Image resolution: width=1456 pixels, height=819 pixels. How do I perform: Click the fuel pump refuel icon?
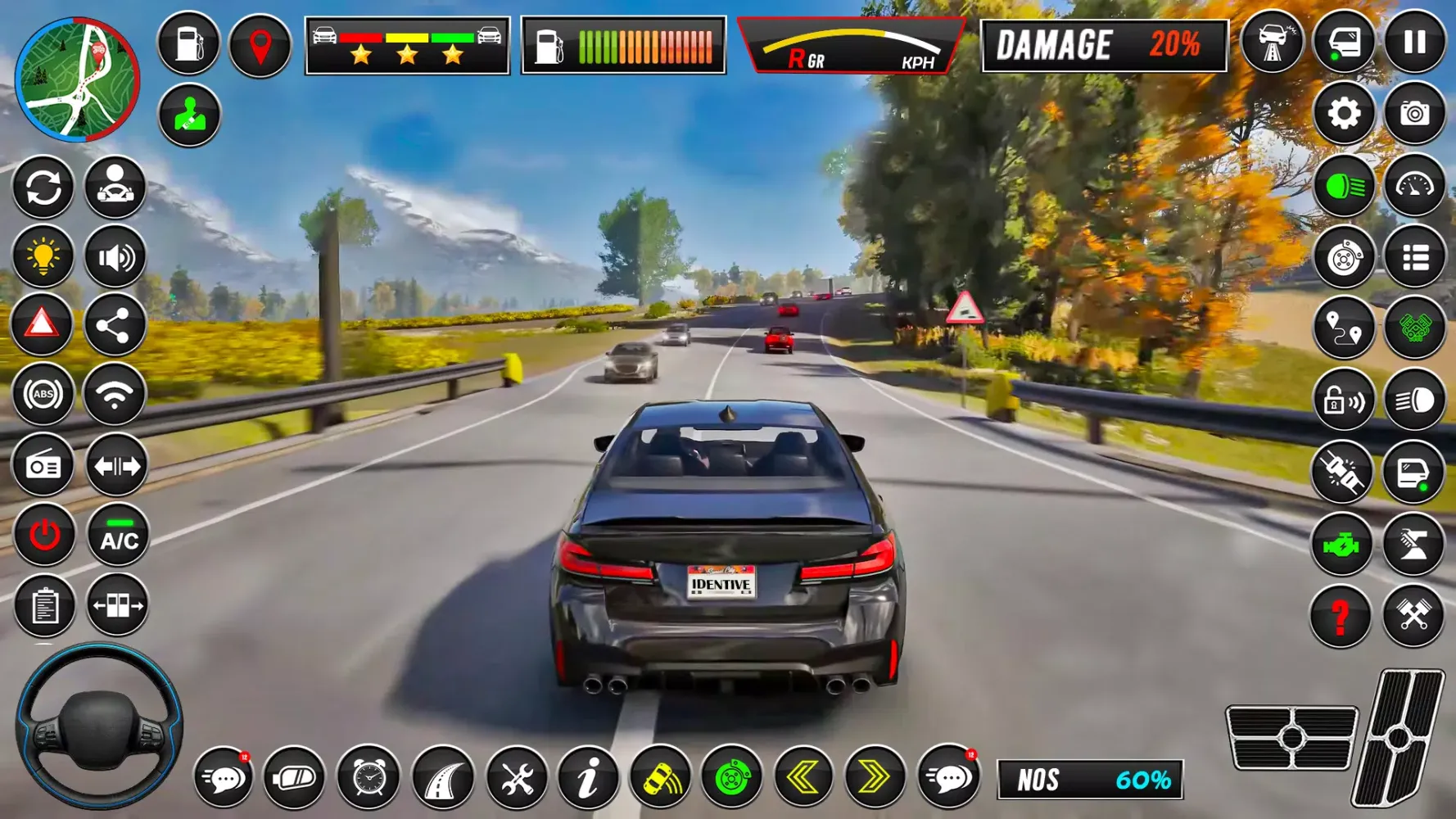tap(188, 47)
